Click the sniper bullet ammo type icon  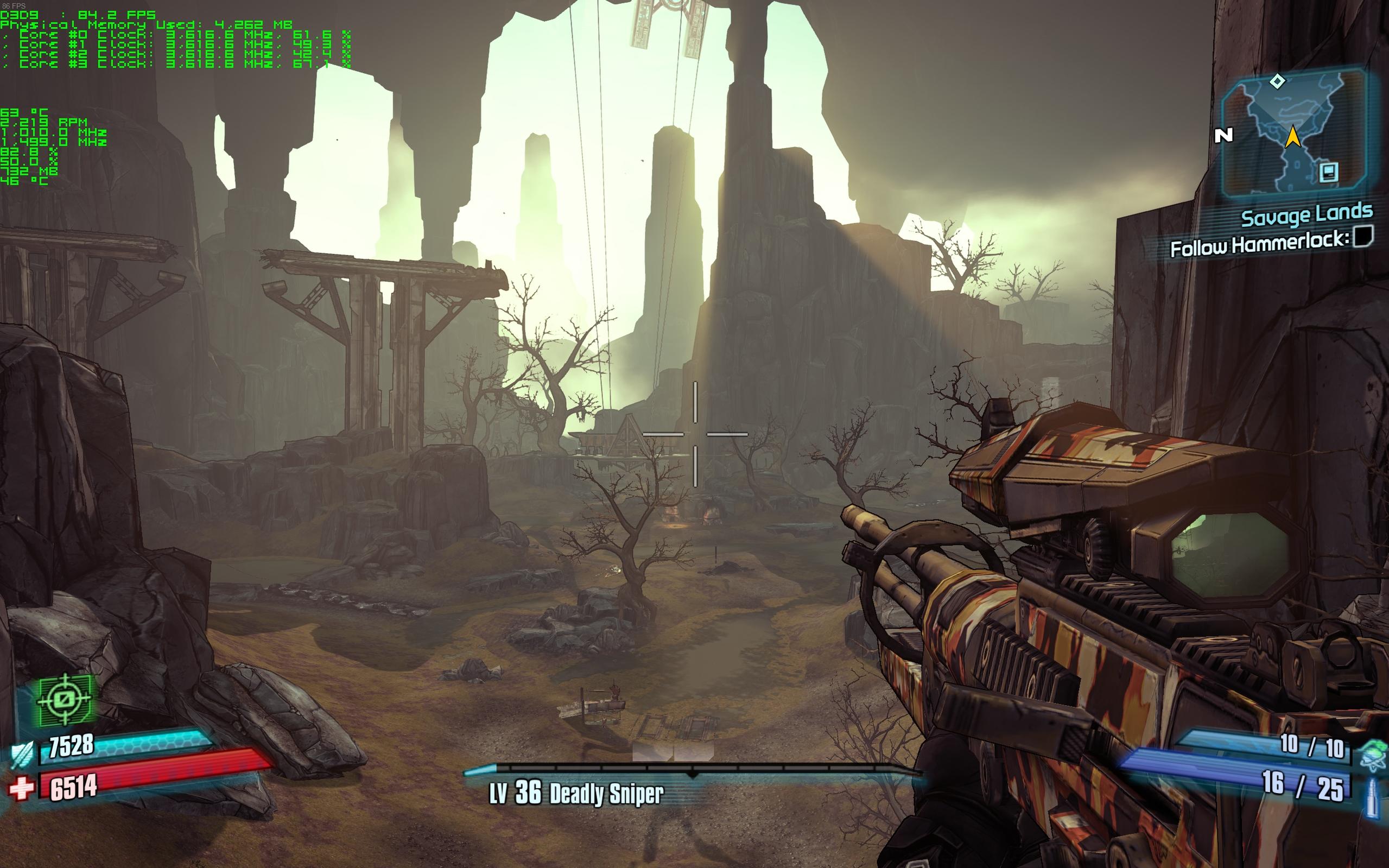1372,797
